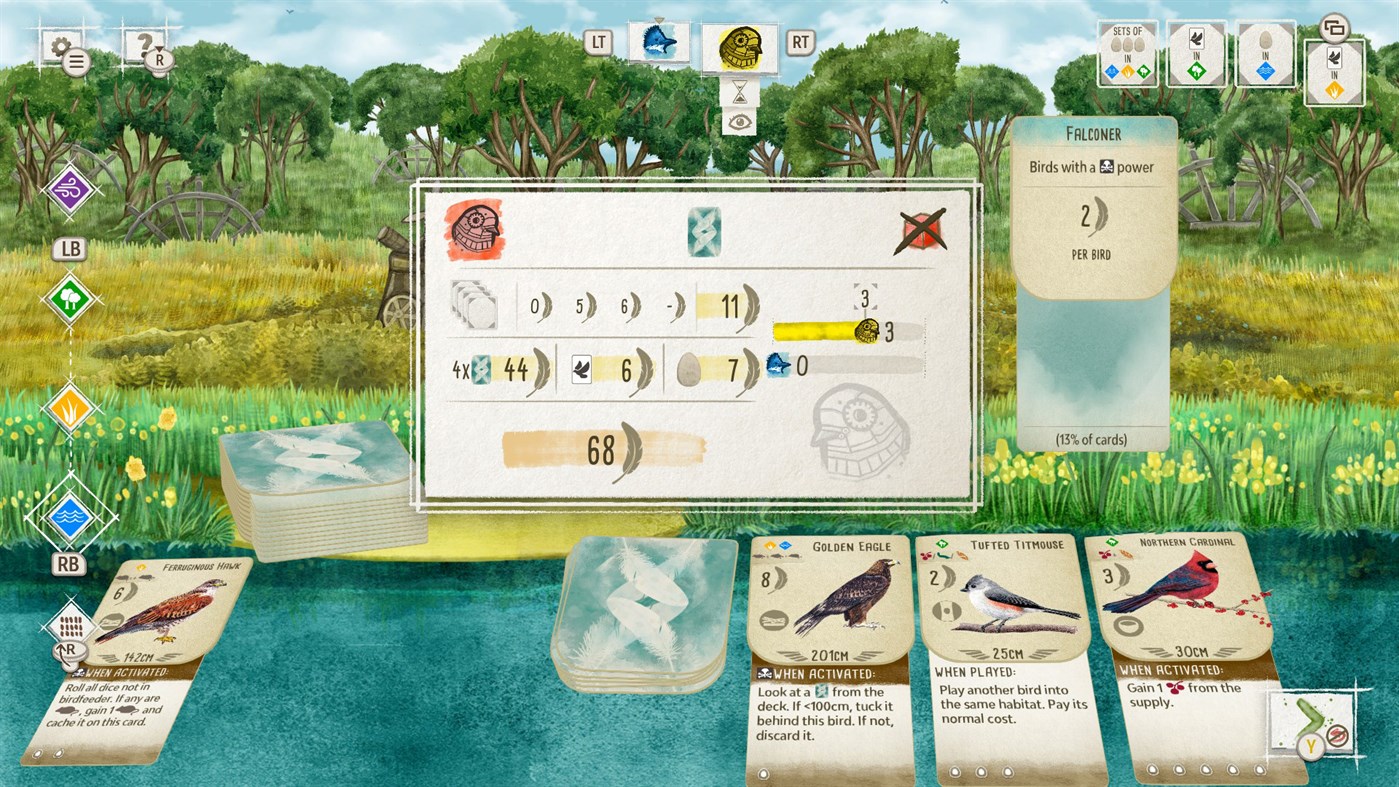Click the hourglass icon under the owl player tab
This screenshot has height=787, width=1399.
[x=743, y=92]
